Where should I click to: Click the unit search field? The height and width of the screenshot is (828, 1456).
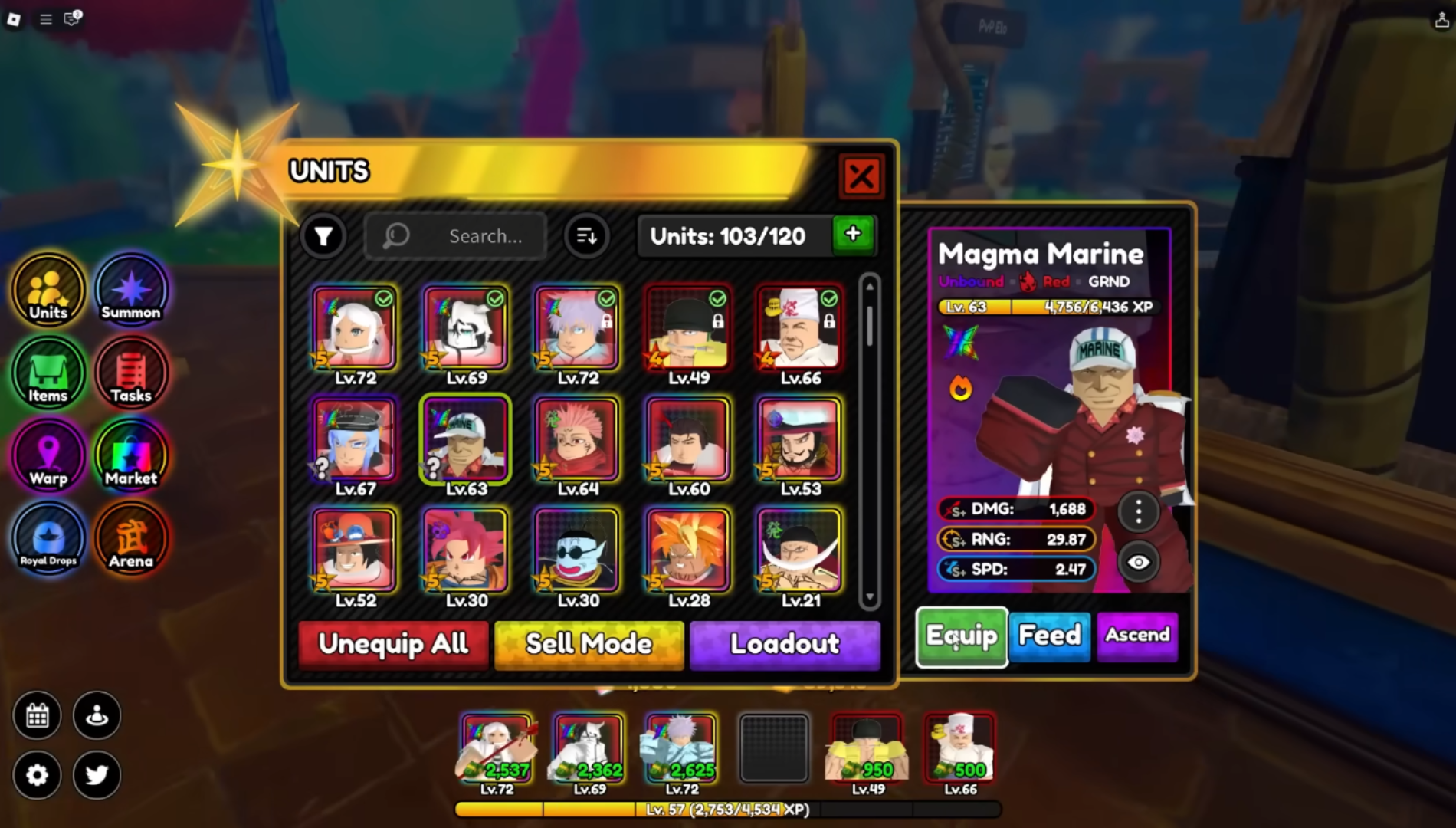[x=467, y=236]
